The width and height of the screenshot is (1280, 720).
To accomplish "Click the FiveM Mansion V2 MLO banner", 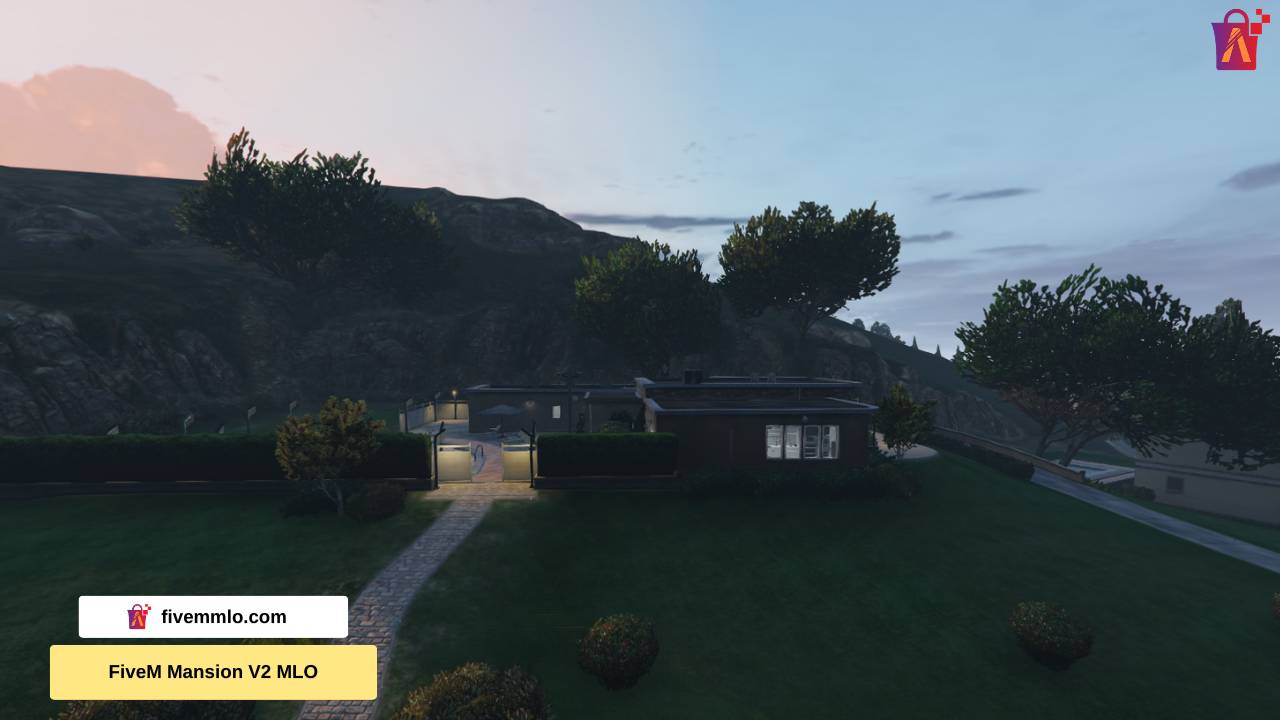I will 213,672.
